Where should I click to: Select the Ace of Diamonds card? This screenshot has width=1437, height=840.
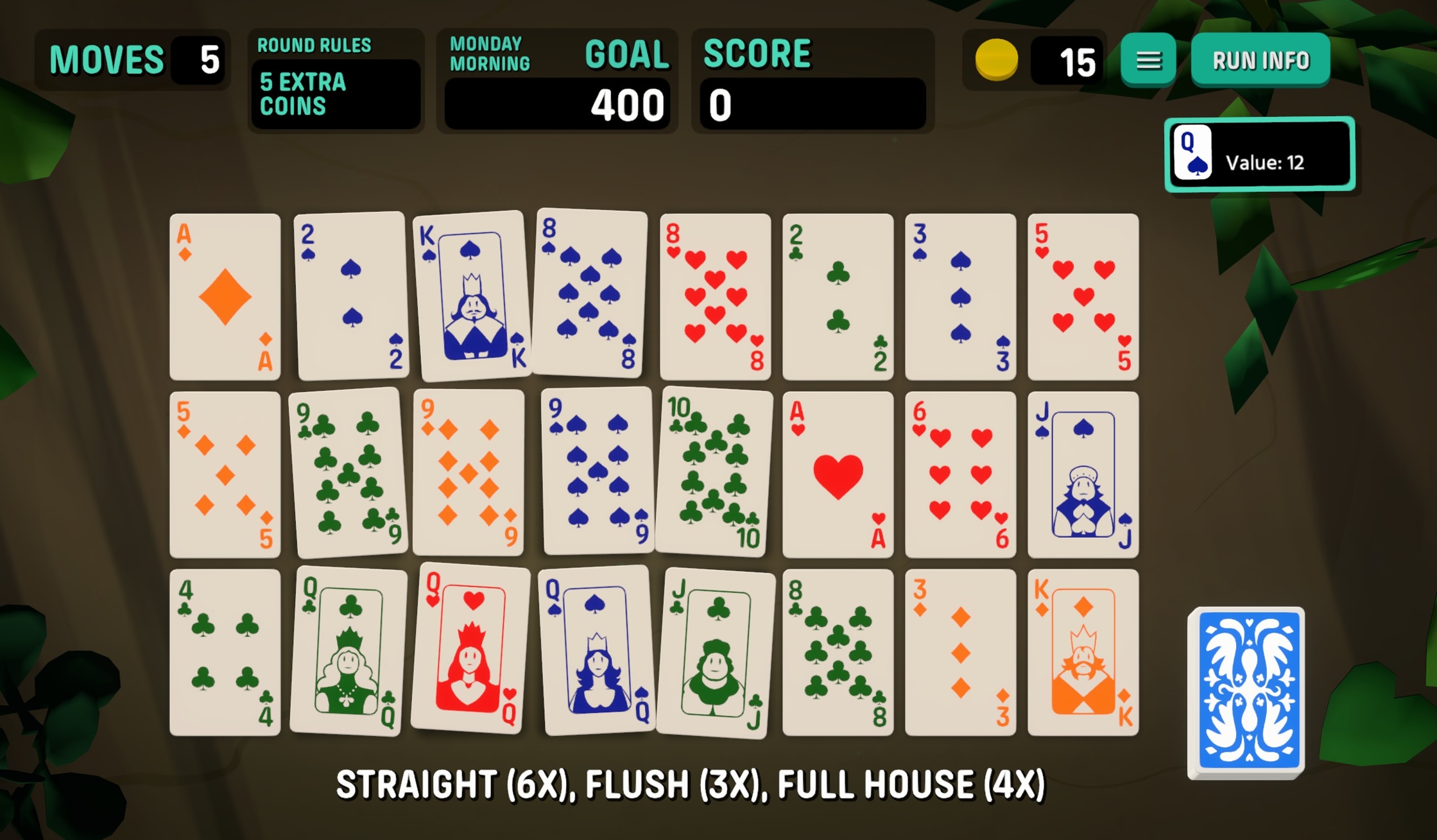pyautogui.click(x=225, y=297)
